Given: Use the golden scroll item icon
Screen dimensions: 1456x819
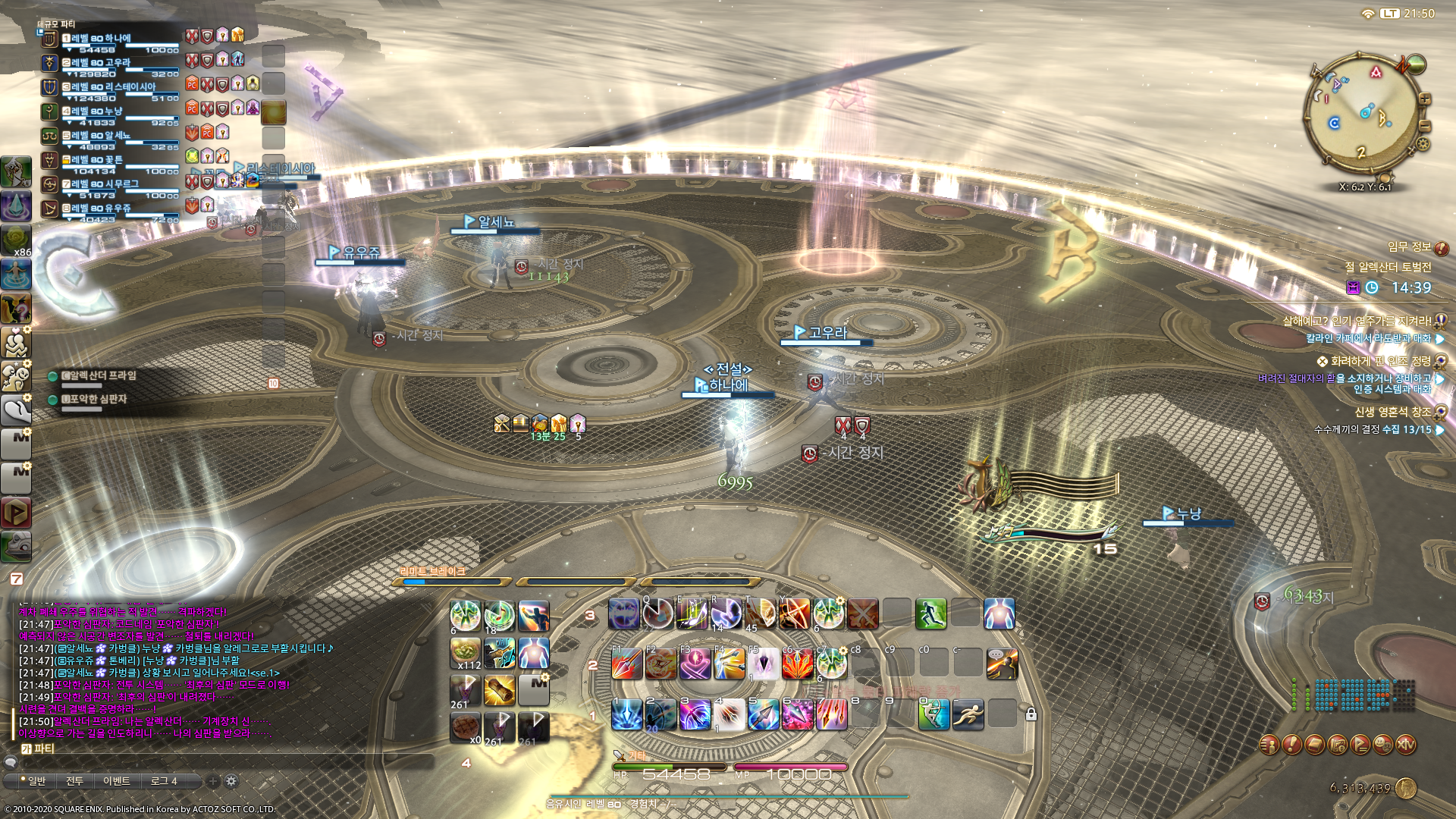Looking at the screenshot, I should tap(500, 690).
